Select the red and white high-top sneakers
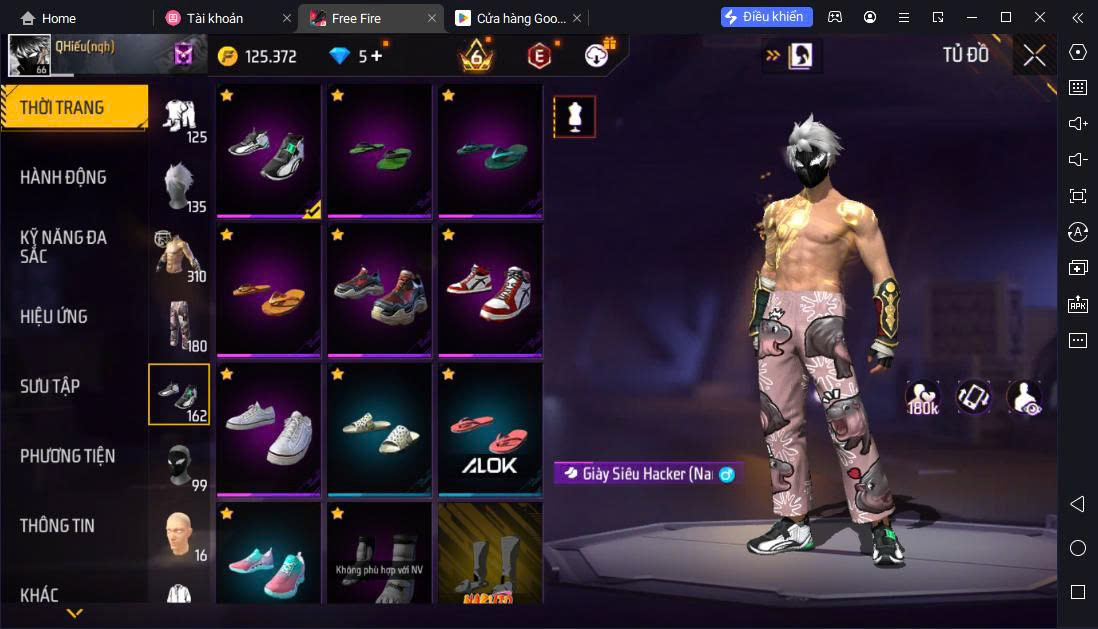 coord(489,291)
